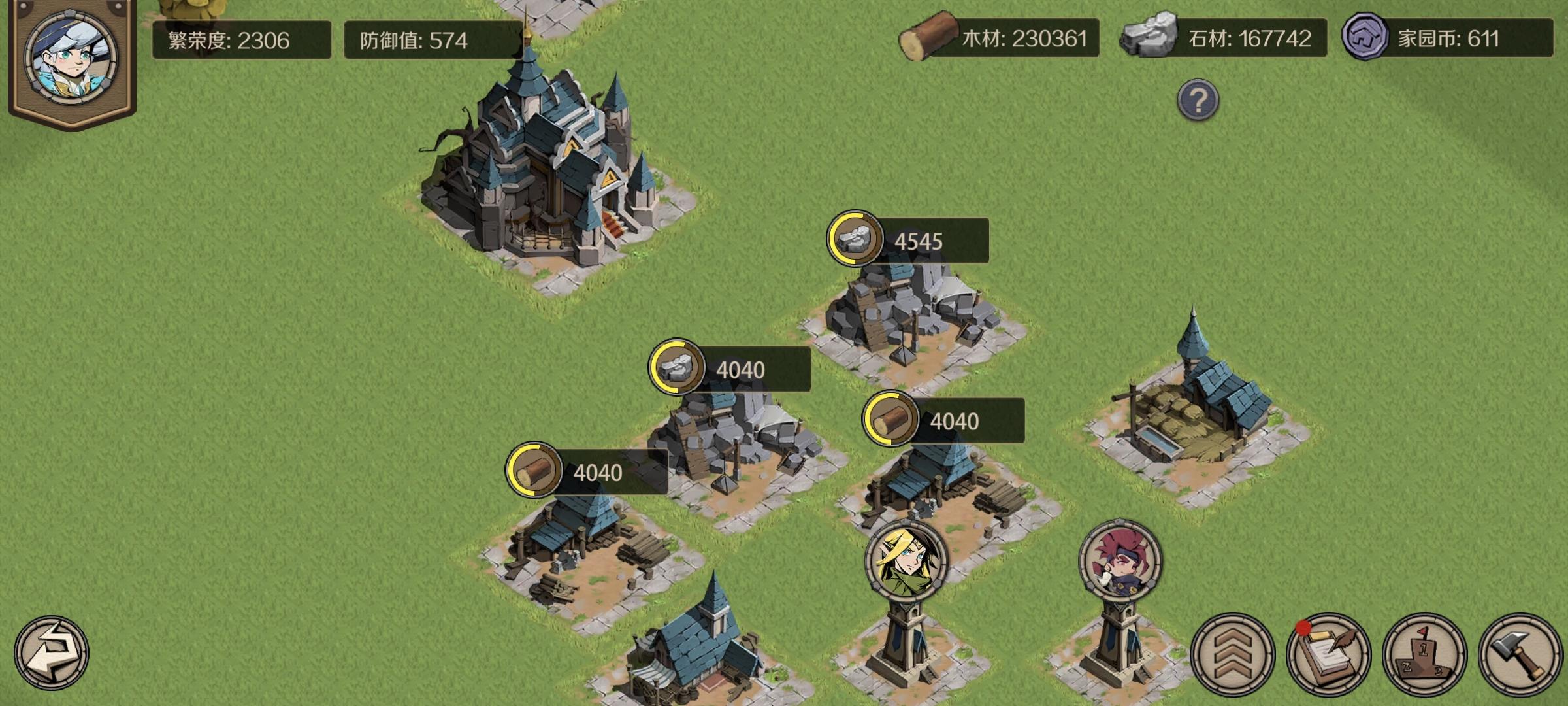The image size is (1568, 706).
Task: Click the 繁荣度 2306 prosperity display
Action: point(242,39)
